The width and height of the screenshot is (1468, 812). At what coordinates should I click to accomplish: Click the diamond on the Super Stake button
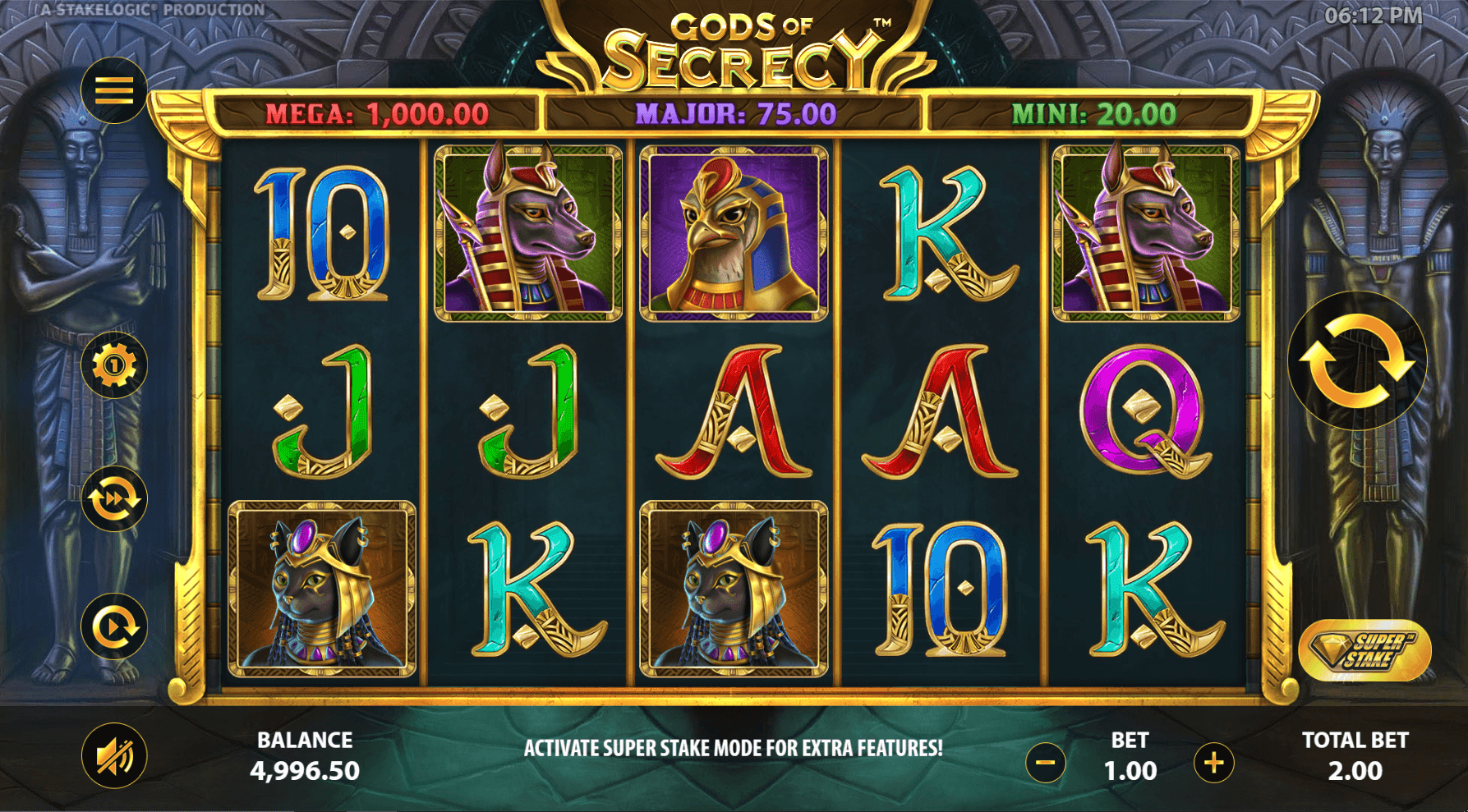(1334, 649)
